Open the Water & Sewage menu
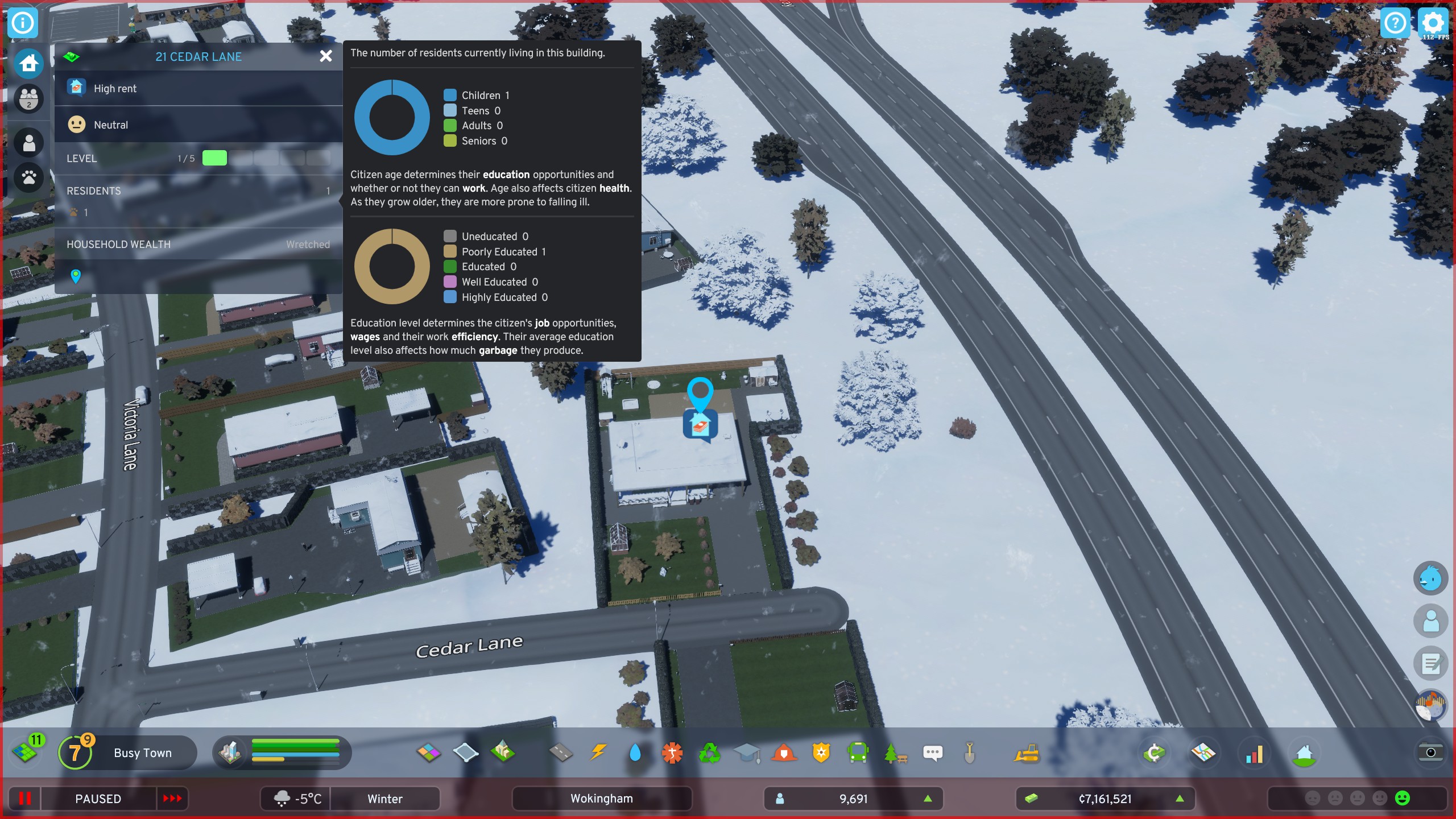 [635, 752]
